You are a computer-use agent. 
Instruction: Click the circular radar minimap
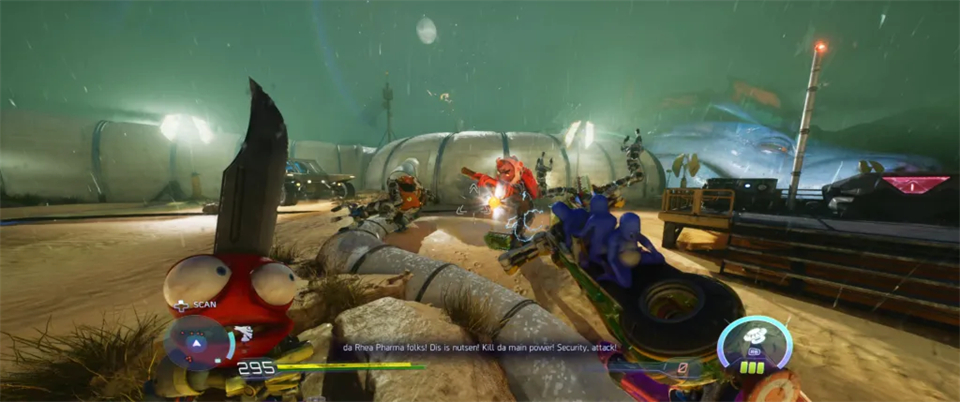coord(197,342)
